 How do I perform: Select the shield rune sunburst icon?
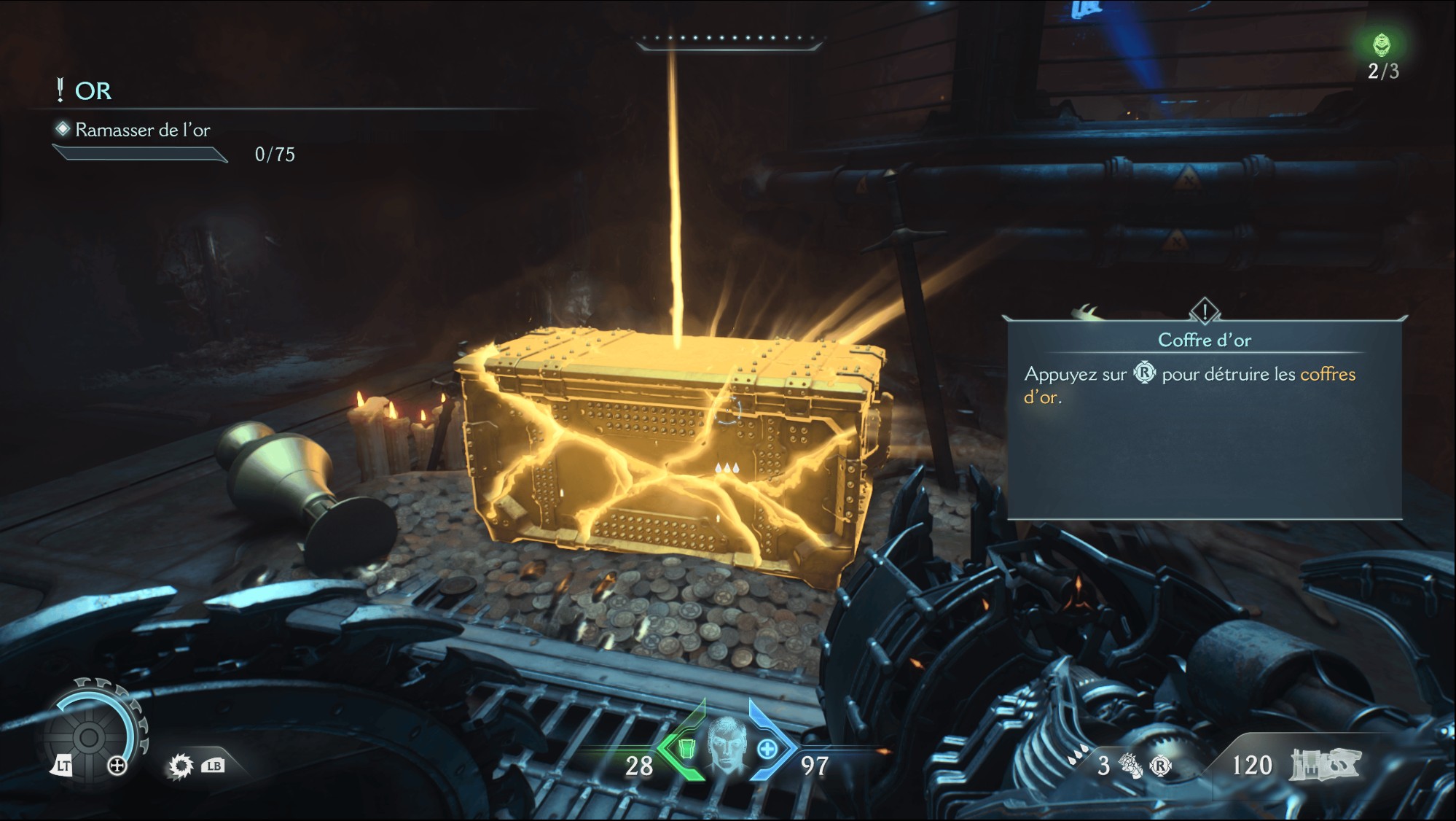(x=180, y=766)
